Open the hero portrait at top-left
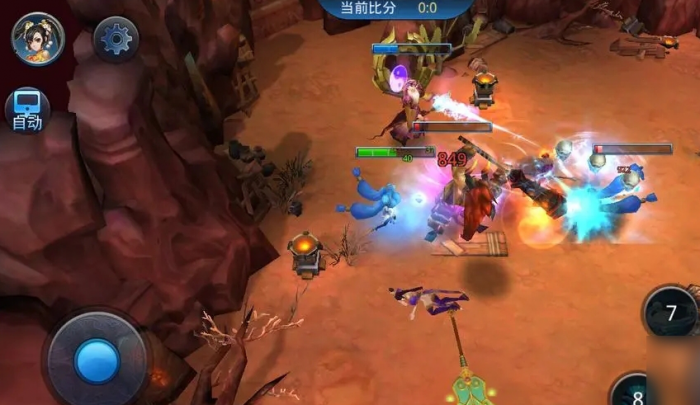Viewport: 700px width, 405px height. (38, 38)
